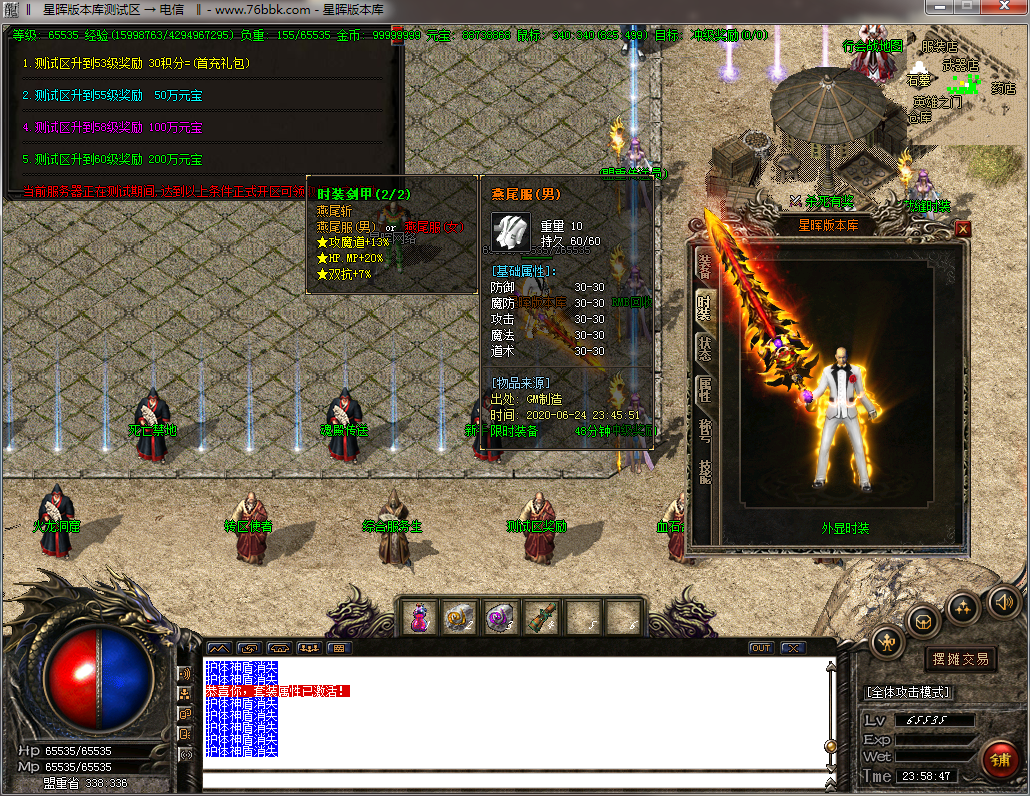Viewport: 1030px width, 796px height.
Task: Switch to the 装备 equipment tab
Action: [x=704, y=265]
